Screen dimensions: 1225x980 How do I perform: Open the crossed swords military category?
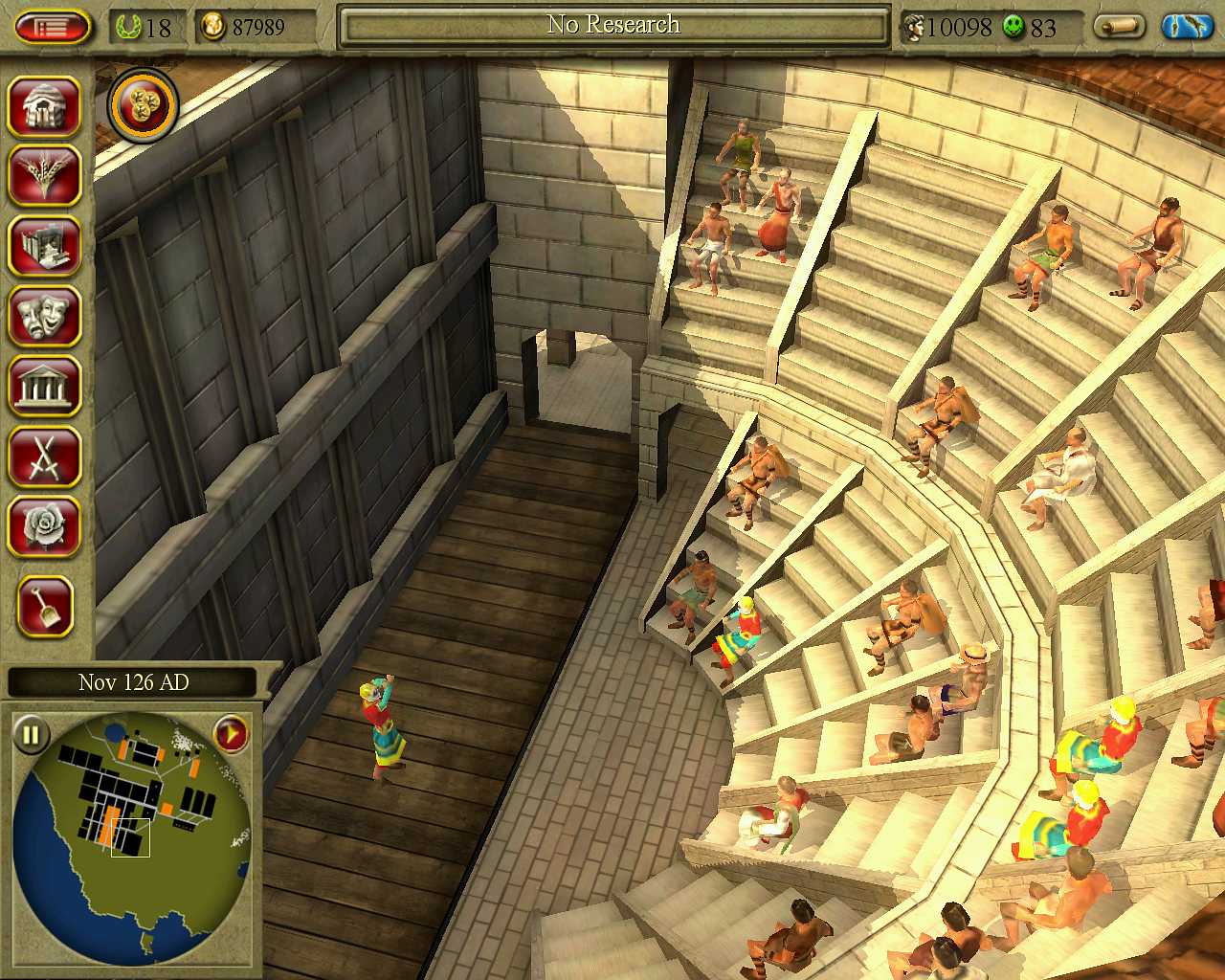pyautogui.click(x=44, y=457)
